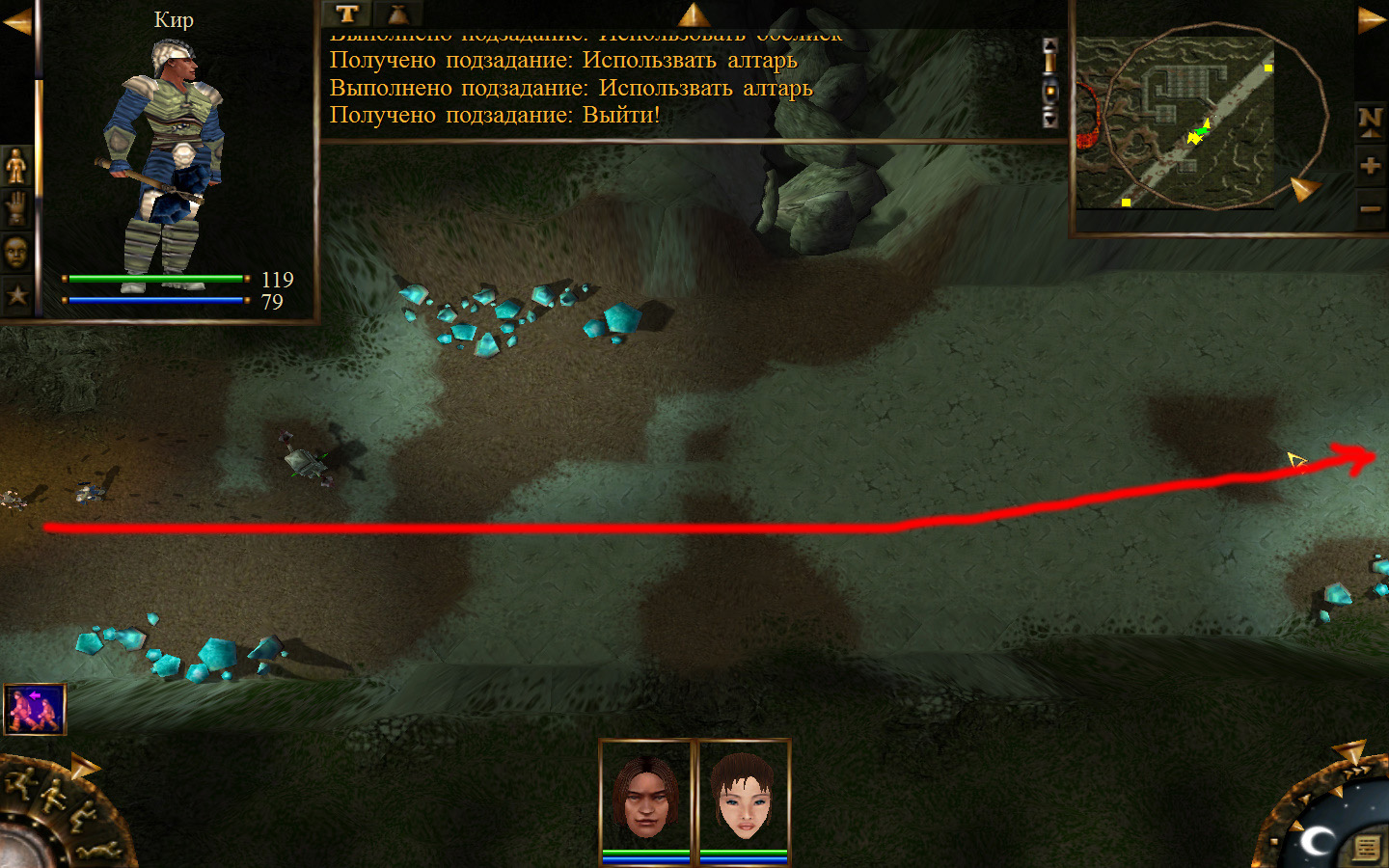This screenshot has width=1389, height=868.
Task: Open the star icon tab
Action: click(16, 295)
